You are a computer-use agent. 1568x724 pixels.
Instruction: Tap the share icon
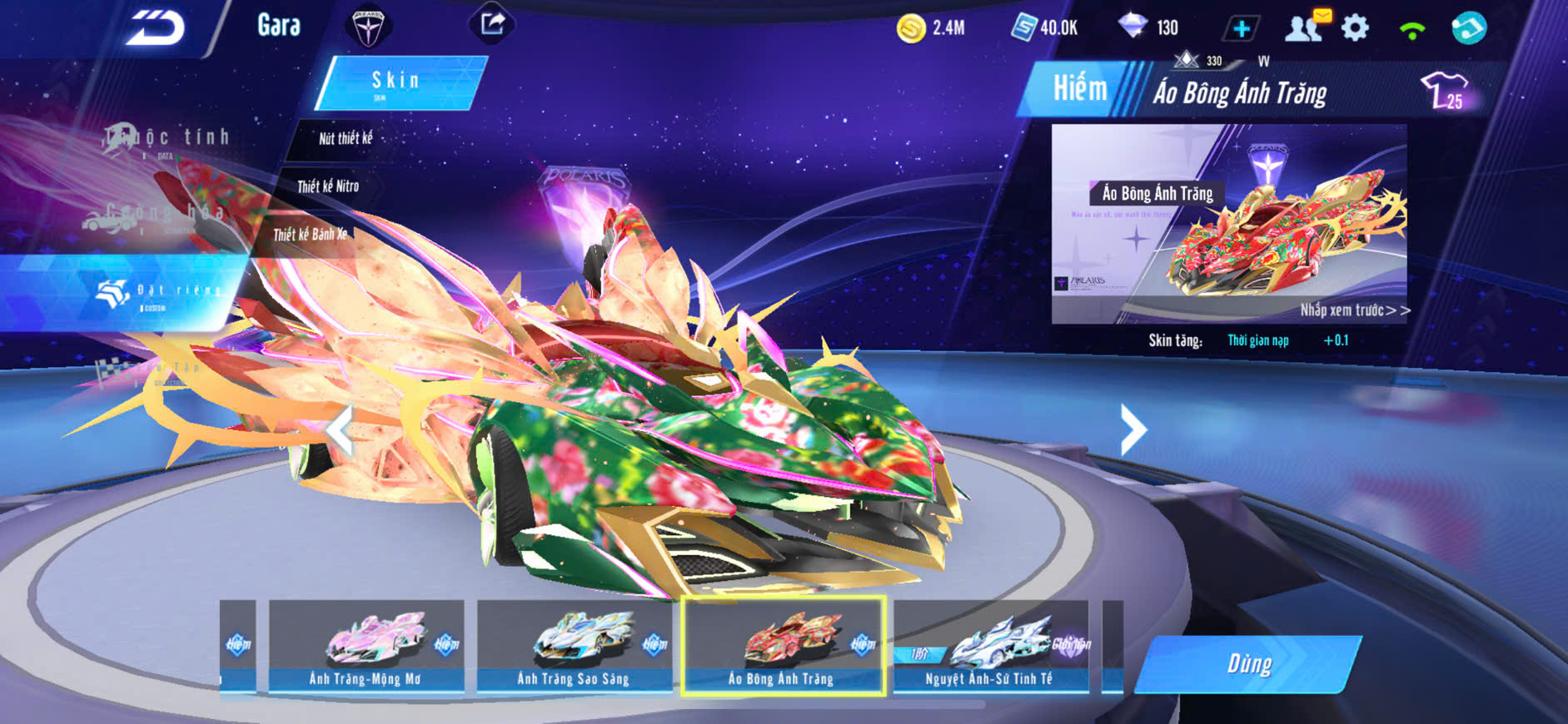point(492,24)
